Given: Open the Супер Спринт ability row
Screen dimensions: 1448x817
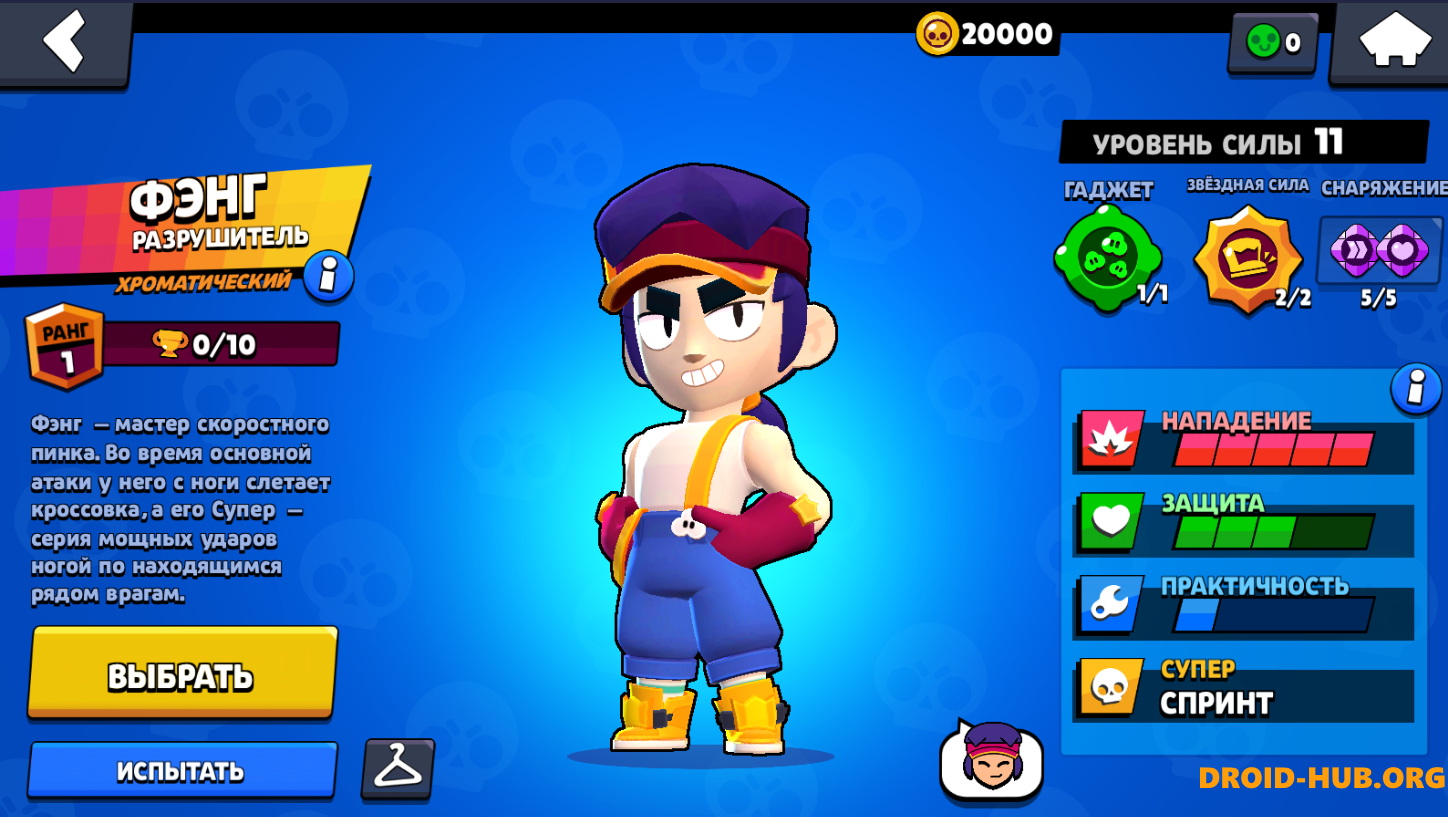Looking at the screenshot, I should (x=1243, y=690).
